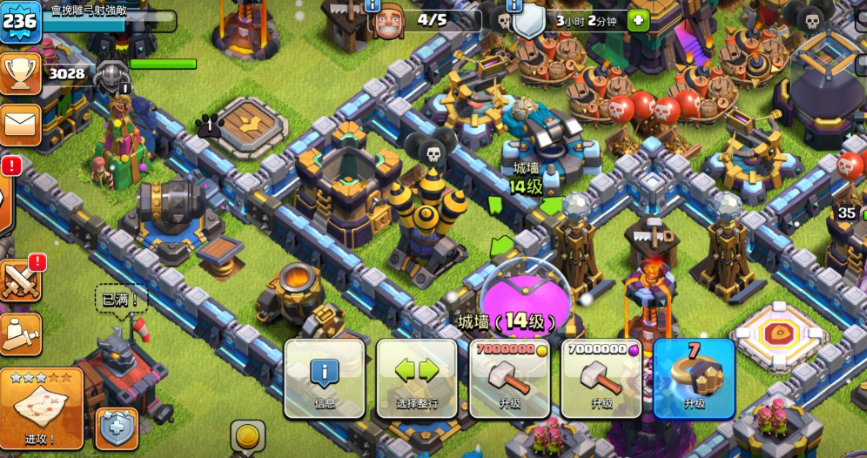Upgrade the wall using the 7 wall rings
The image size is (867, 458).
coord(694,377)
